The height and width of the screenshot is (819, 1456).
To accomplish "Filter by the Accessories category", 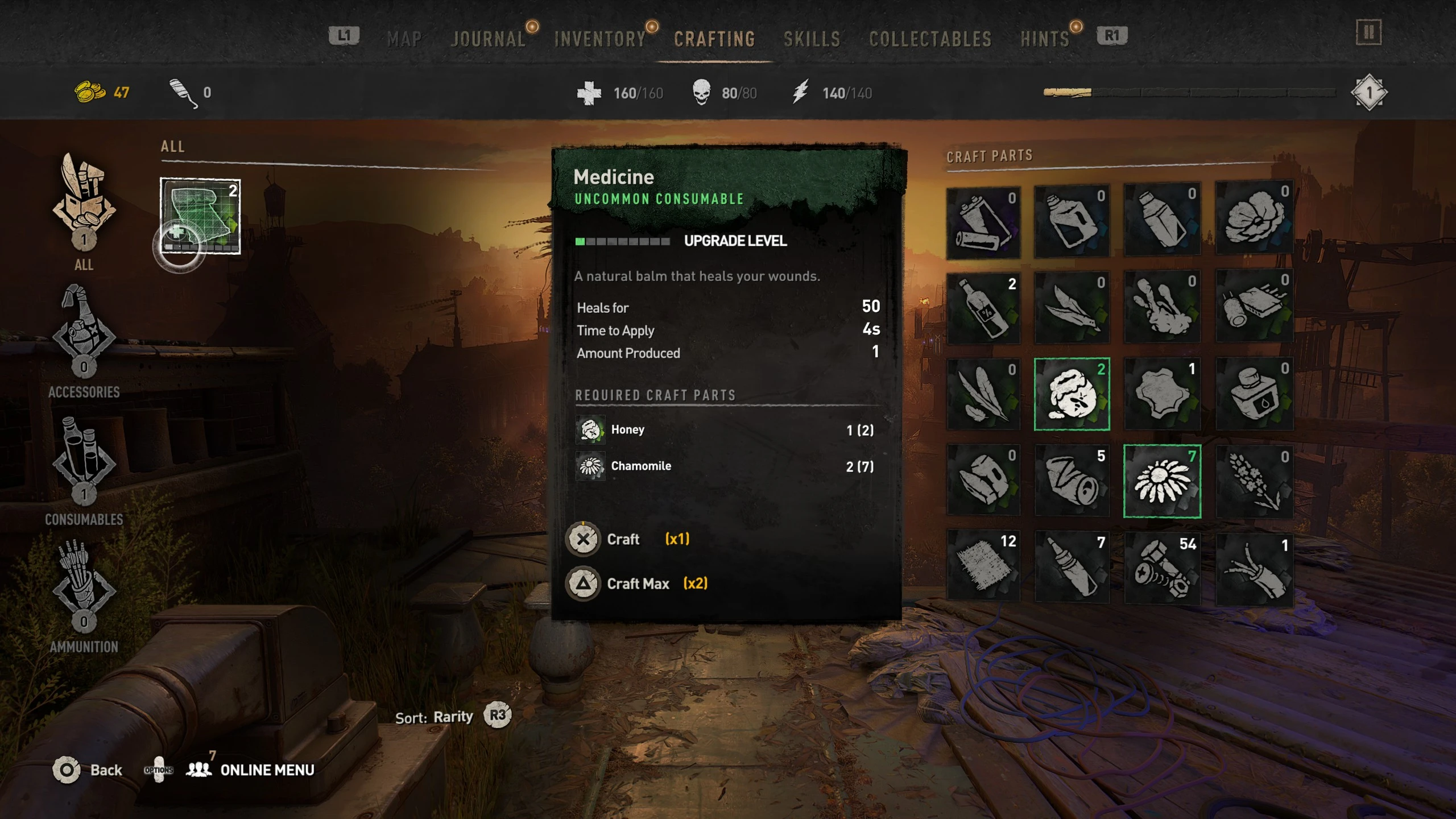I will click(84, 341).
